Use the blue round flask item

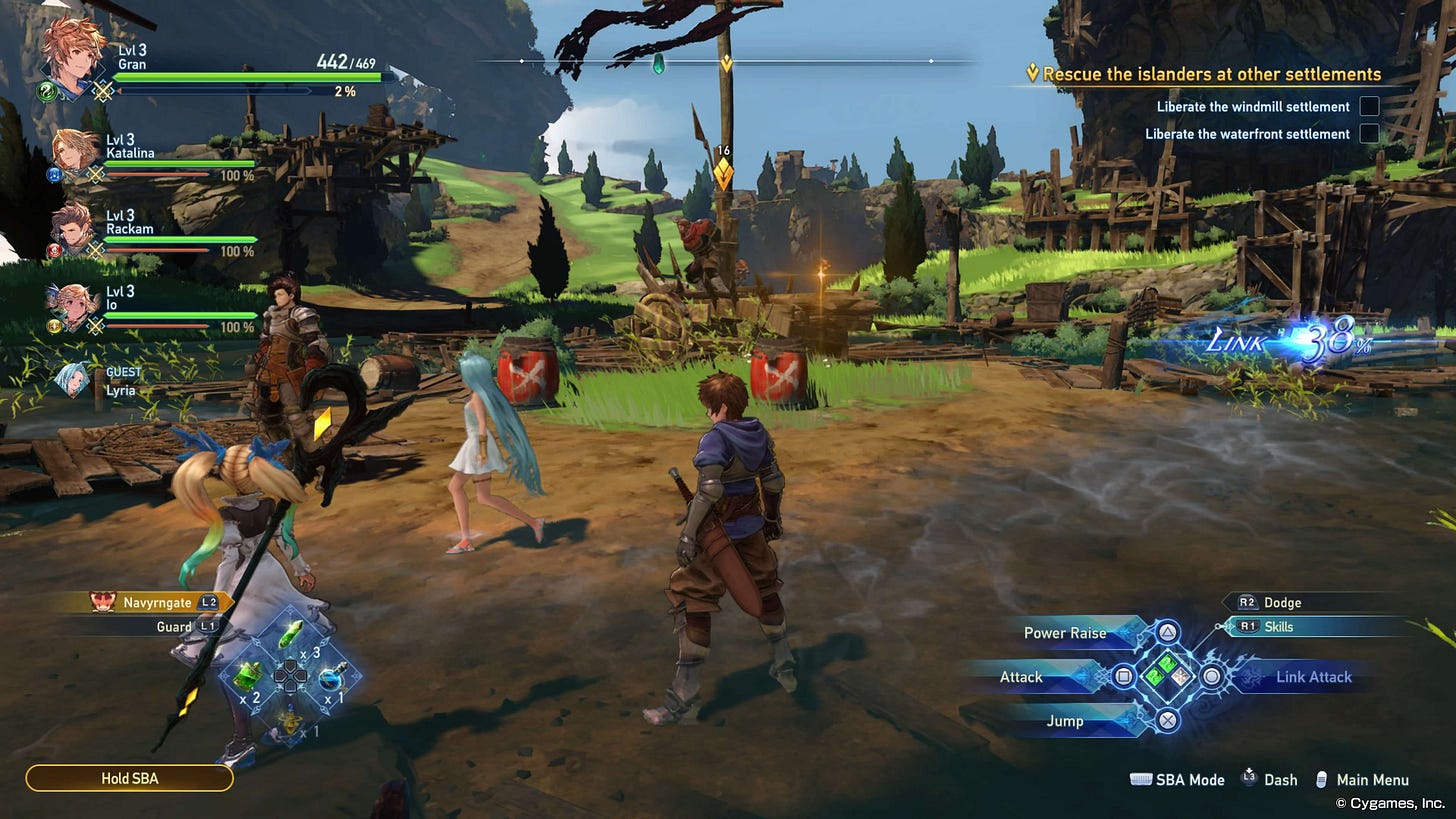(x=332, y=678)
